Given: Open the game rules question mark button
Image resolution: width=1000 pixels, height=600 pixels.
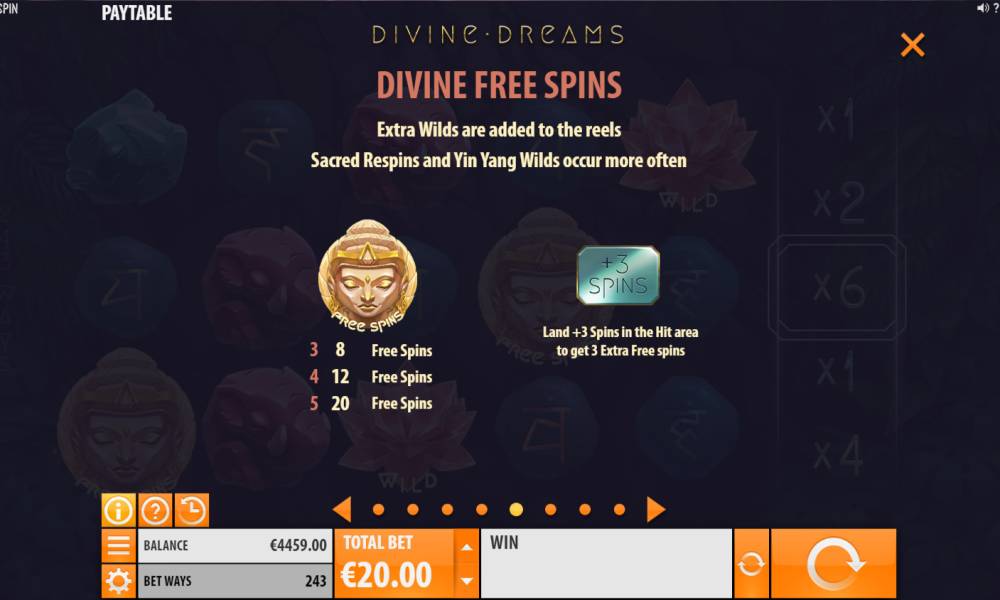Looking at the screenshot, I should 155,510.
